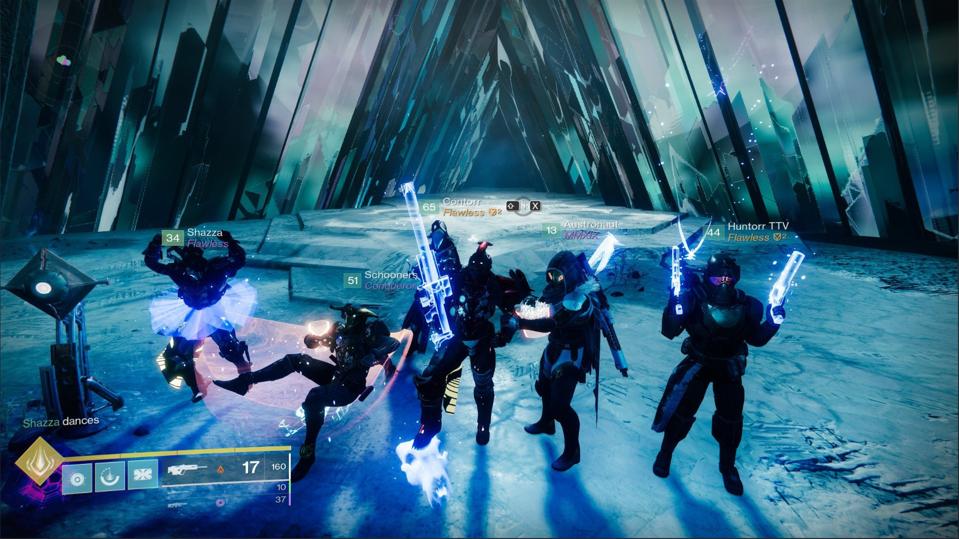Select the grenade ability icon with concentric circles
This screenshot has width=959, height=539.
tap(77, 477)
